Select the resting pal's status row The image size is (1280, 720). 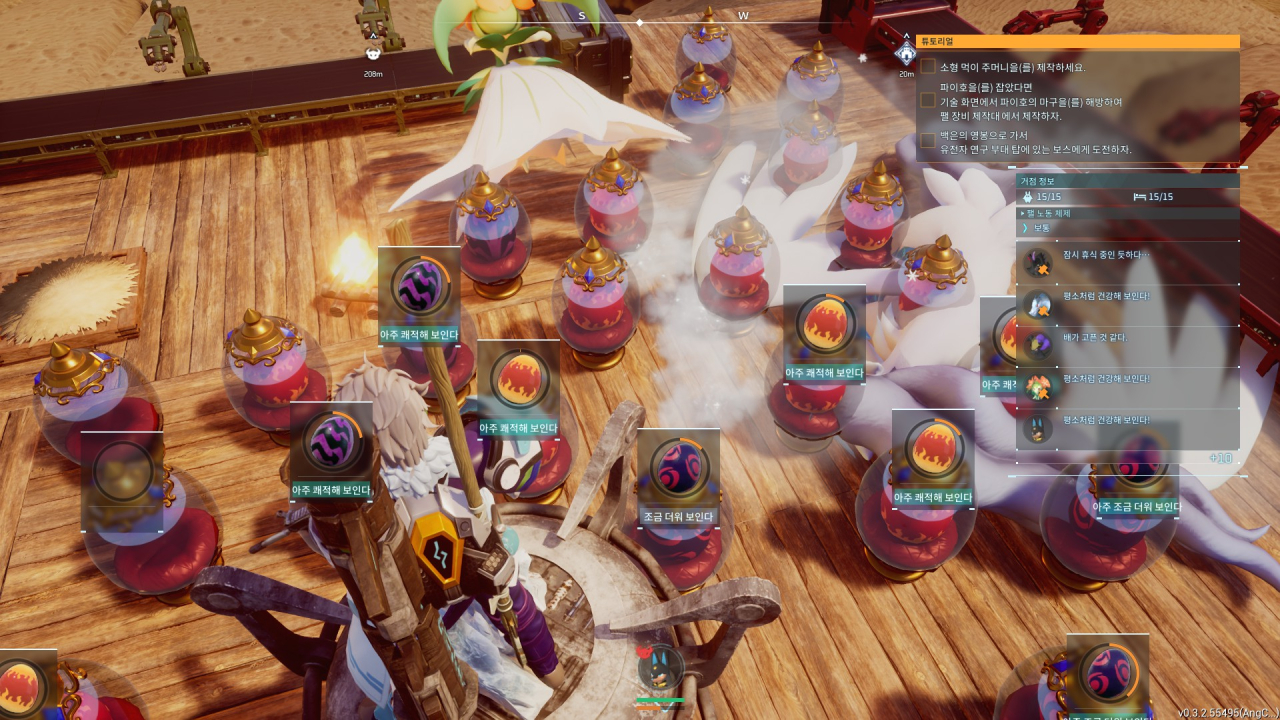(1127, 263)
